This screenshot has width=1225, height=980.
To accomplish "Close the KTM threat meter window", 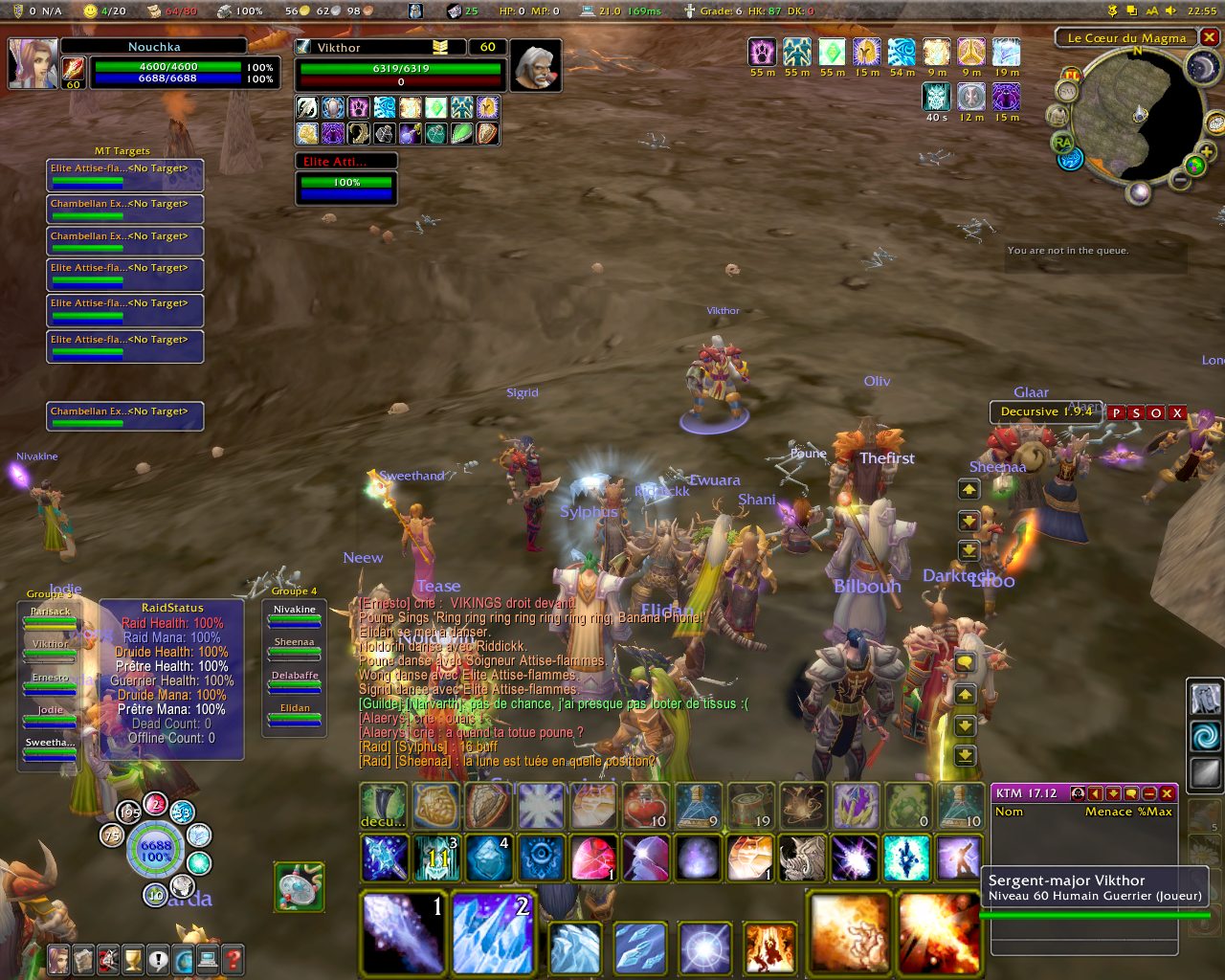I will 1167,793.
